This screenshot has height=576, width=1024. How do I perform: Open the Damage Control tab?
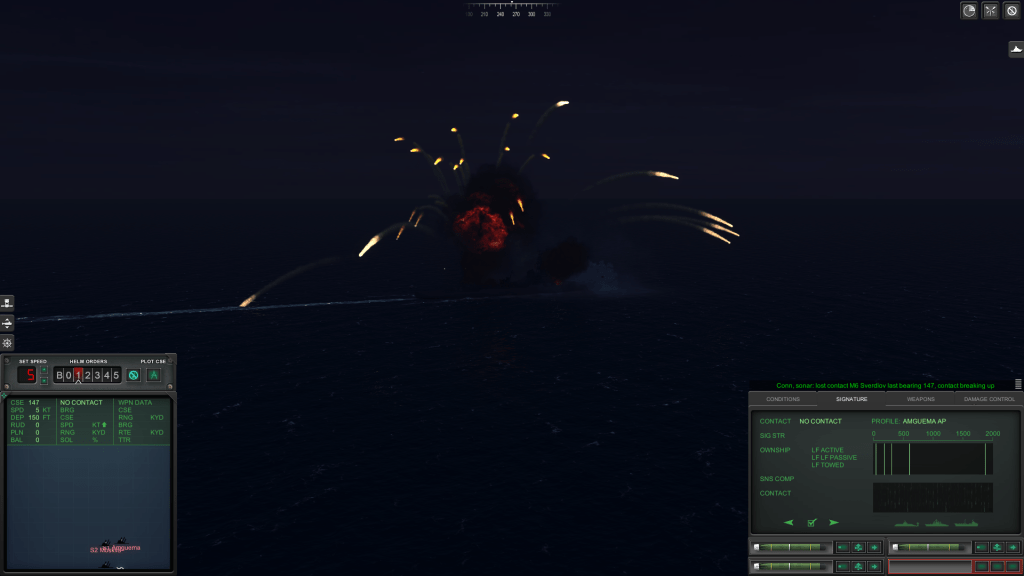click(989, 399)
